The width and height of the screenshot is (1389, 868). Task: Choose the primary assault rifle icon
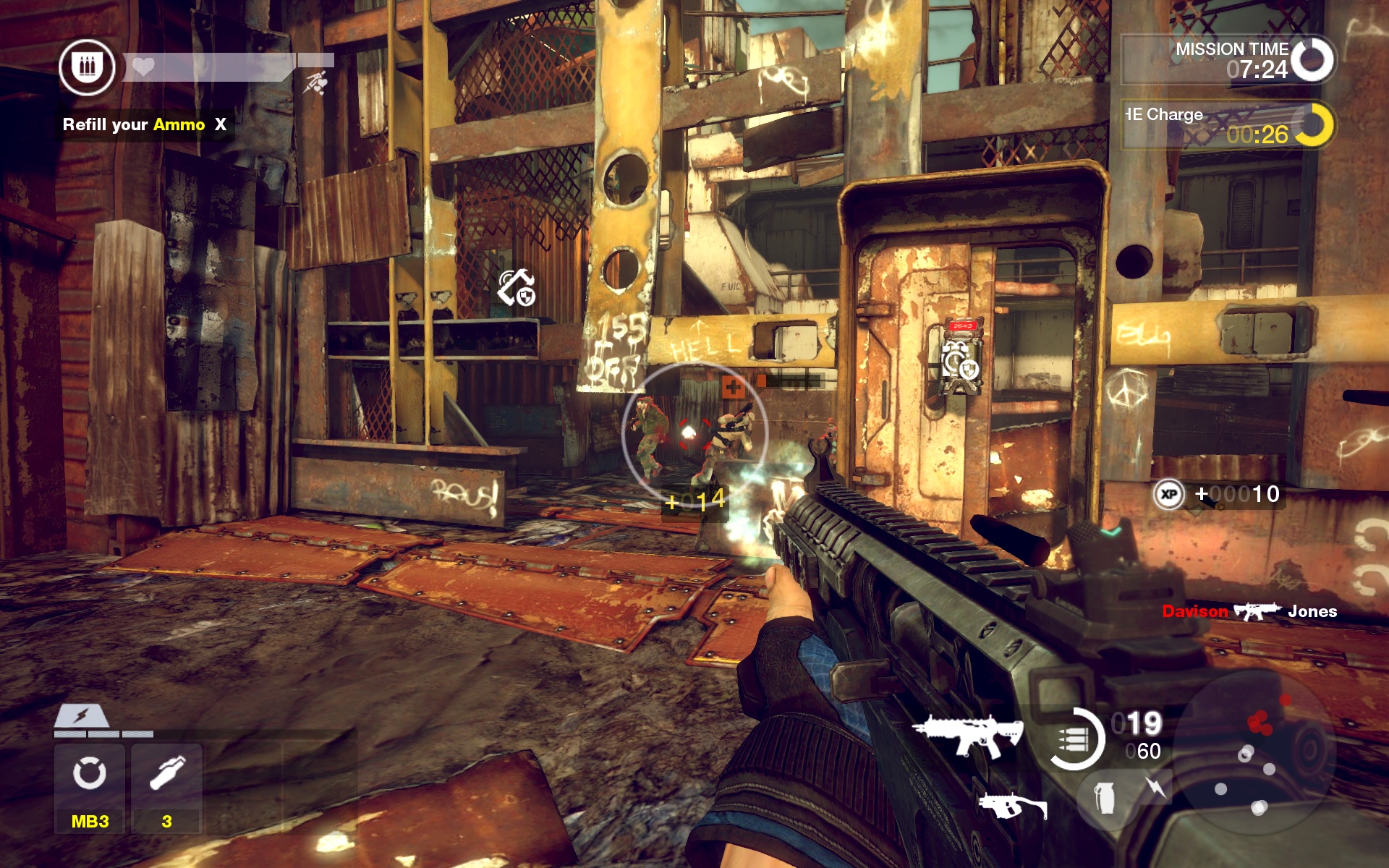(968, 735)
